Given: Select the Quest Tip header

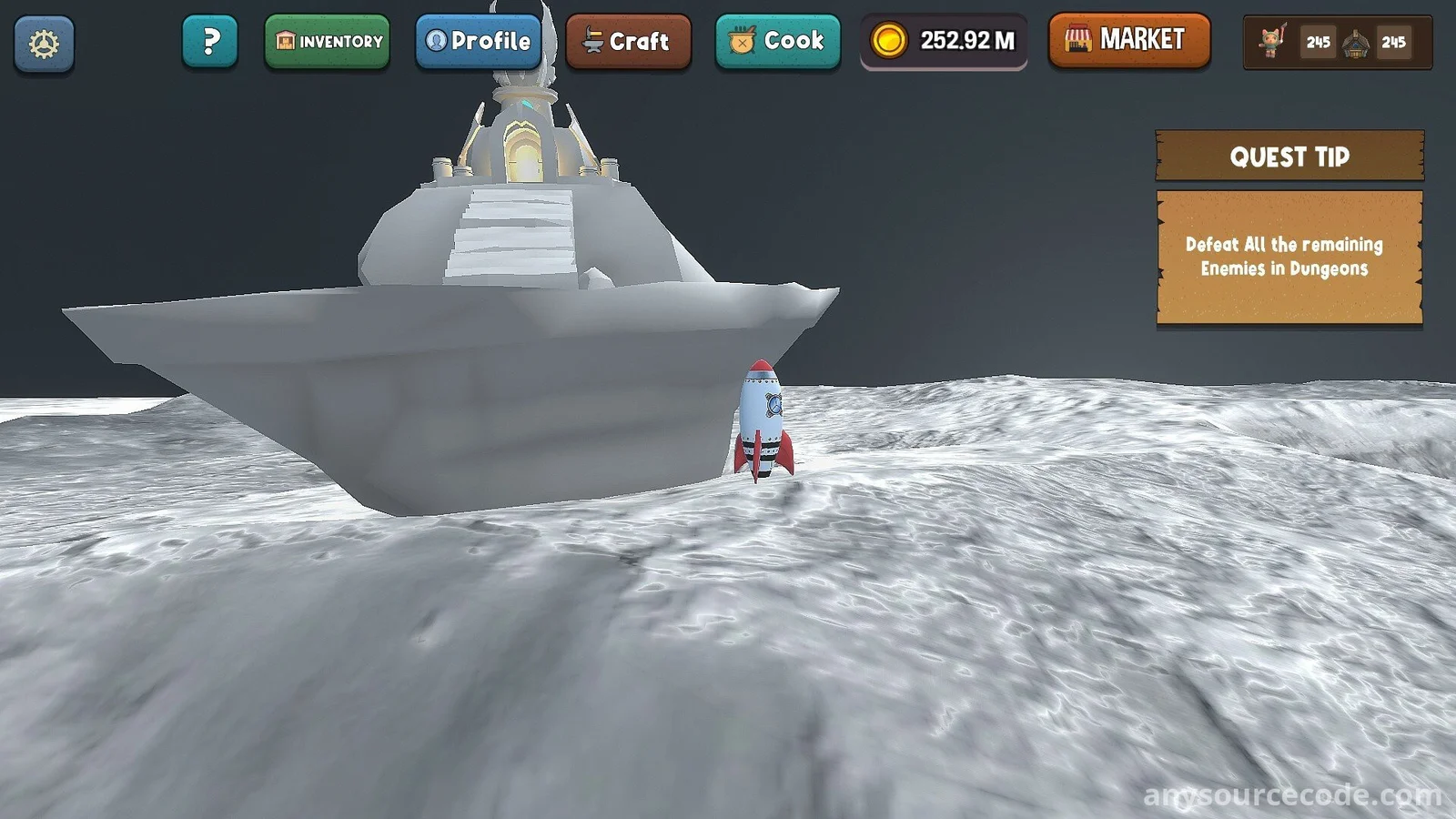Looking at the screenshot, I should pos(1289,157).
